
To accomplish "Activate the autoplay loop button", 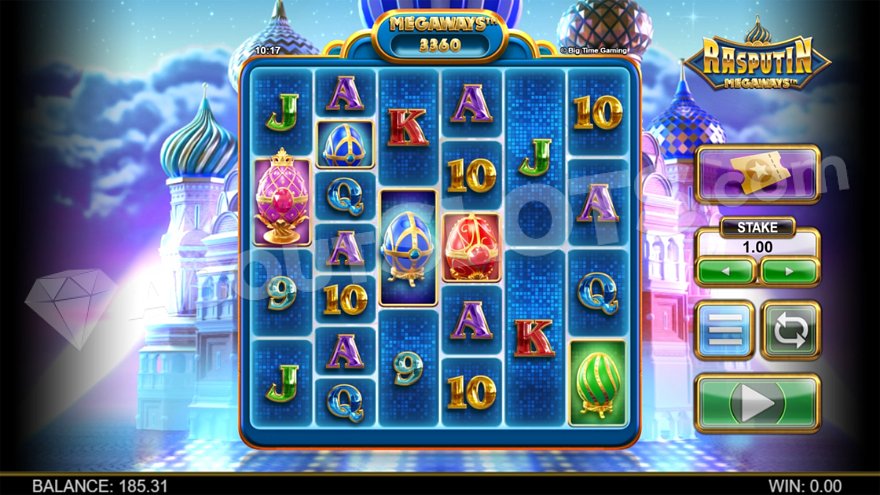I will [790, 330].
